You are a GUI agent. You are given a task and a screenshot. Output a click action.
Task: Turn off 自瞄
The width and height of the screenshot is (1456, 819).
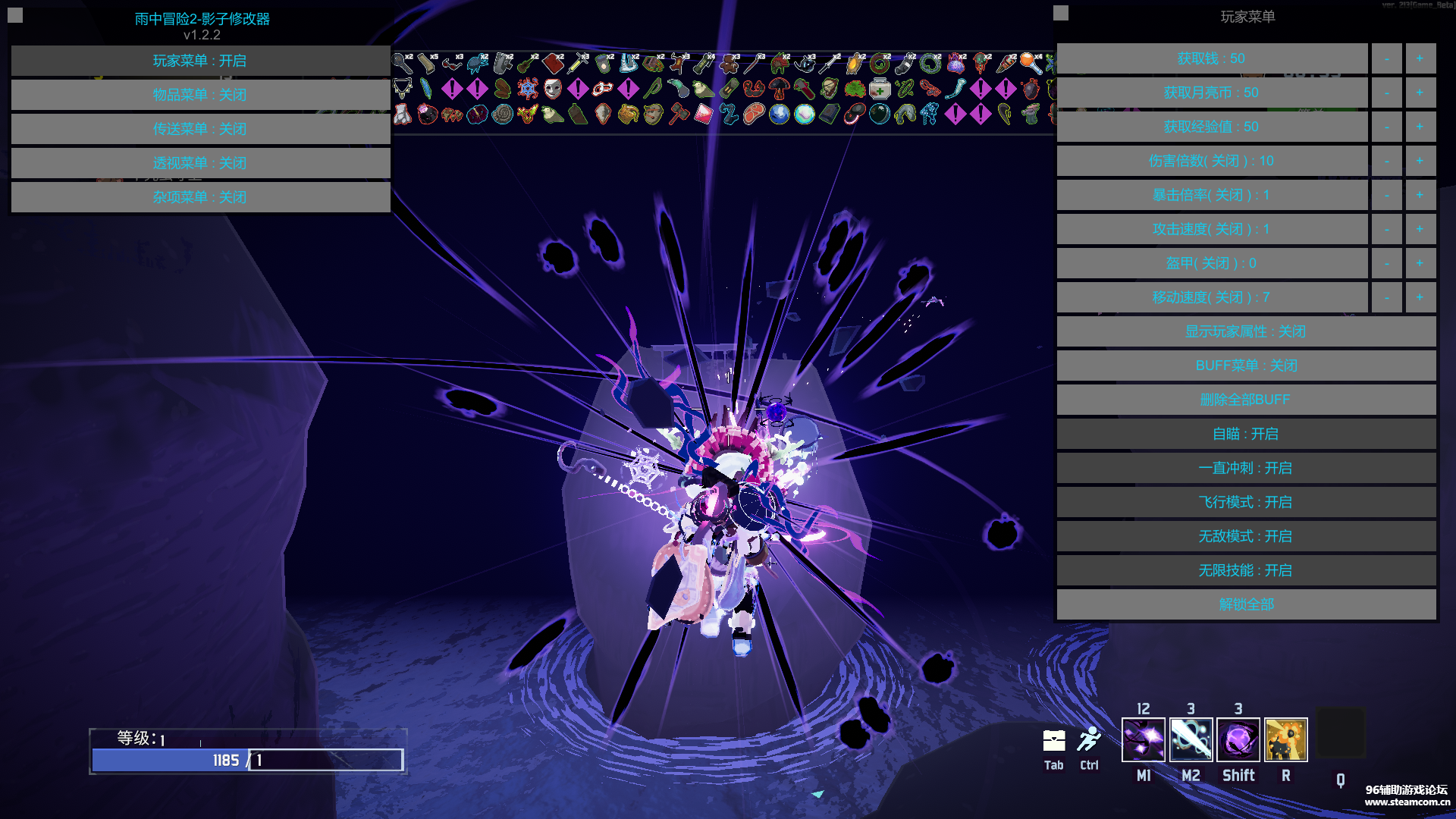pyautogui.click(x=1246, y=434)
